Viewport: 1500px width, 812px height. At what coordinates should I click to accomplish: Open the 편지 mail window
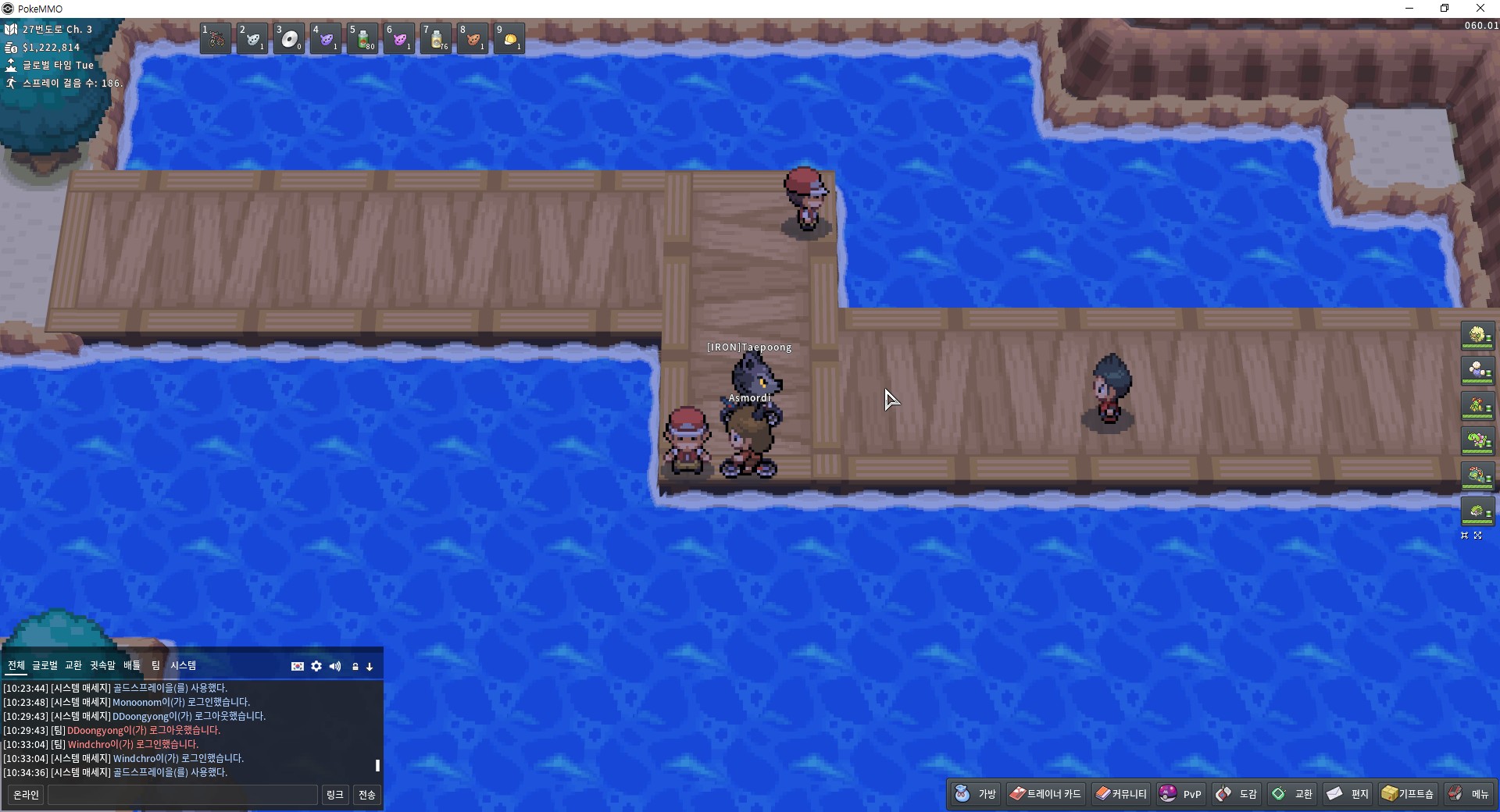1348,794
